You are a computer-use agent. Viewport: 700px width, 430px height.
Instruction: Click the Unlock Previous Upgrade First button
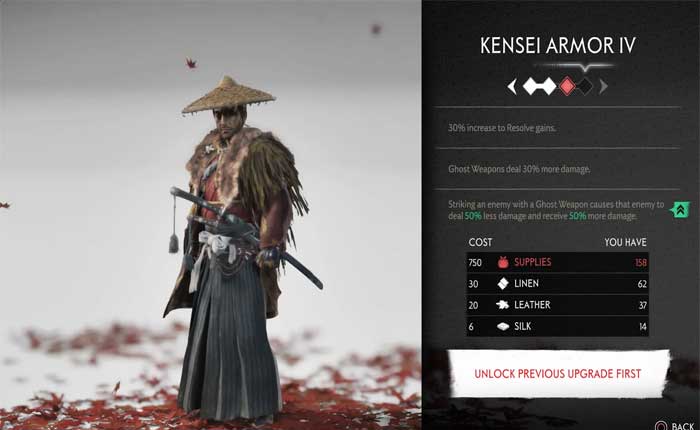click(x=558, y=373)
